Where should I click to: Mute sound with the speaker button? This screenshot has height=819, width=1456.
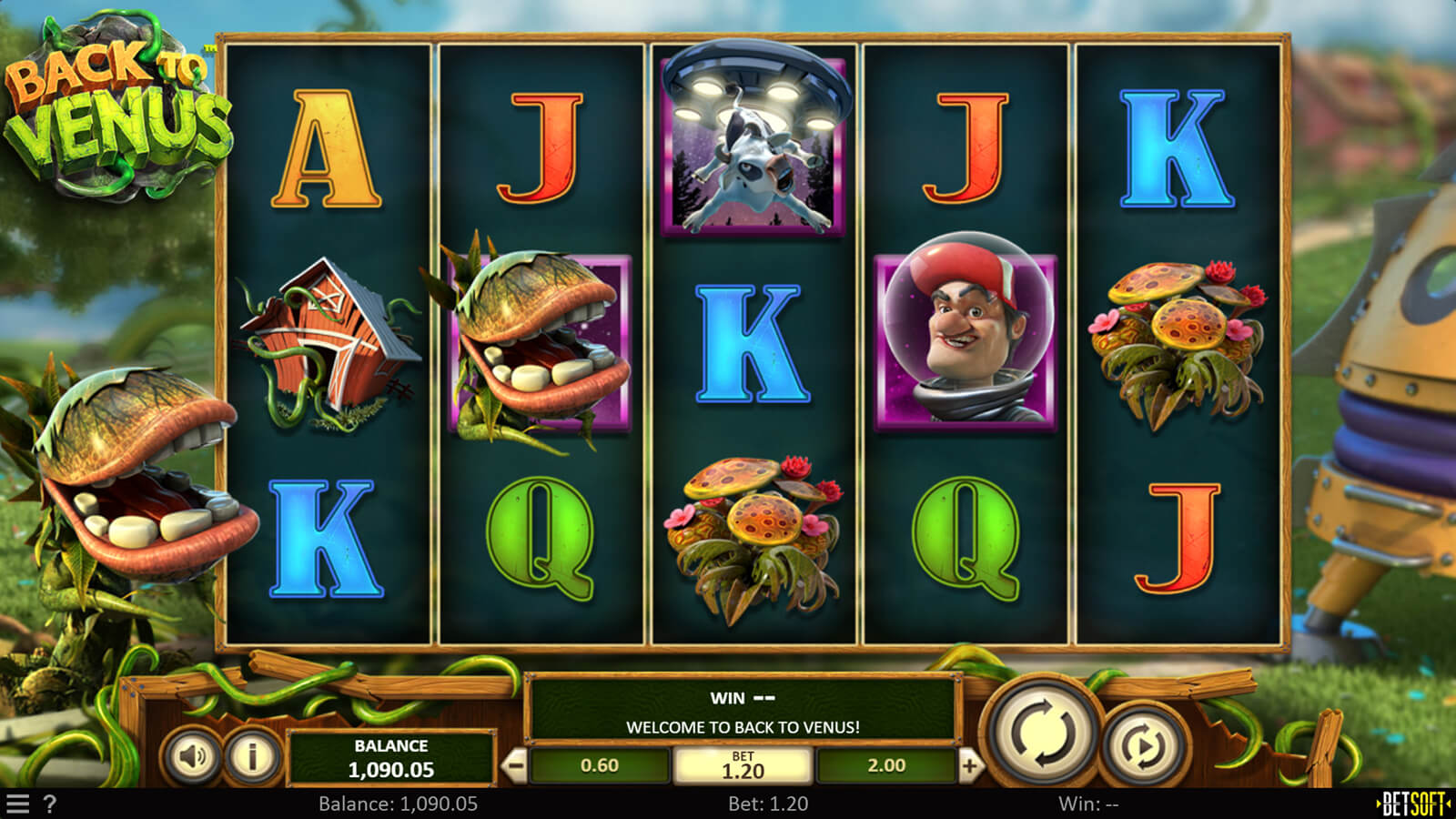pyautogui.click(x=192, y=755)
